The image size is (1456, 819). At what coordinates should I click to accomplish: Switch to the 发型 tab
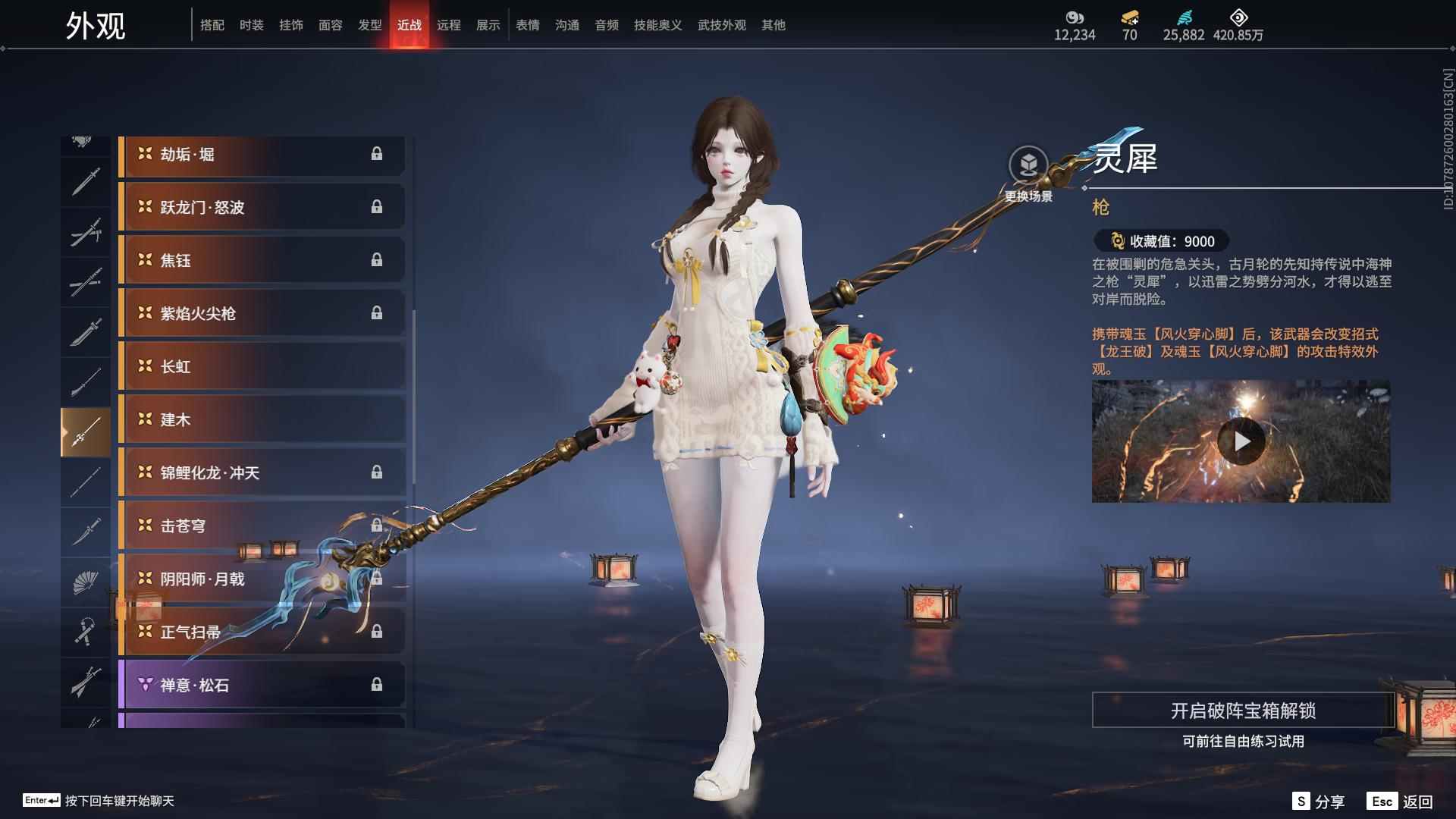pyautogui.click(x=370, y=25)
